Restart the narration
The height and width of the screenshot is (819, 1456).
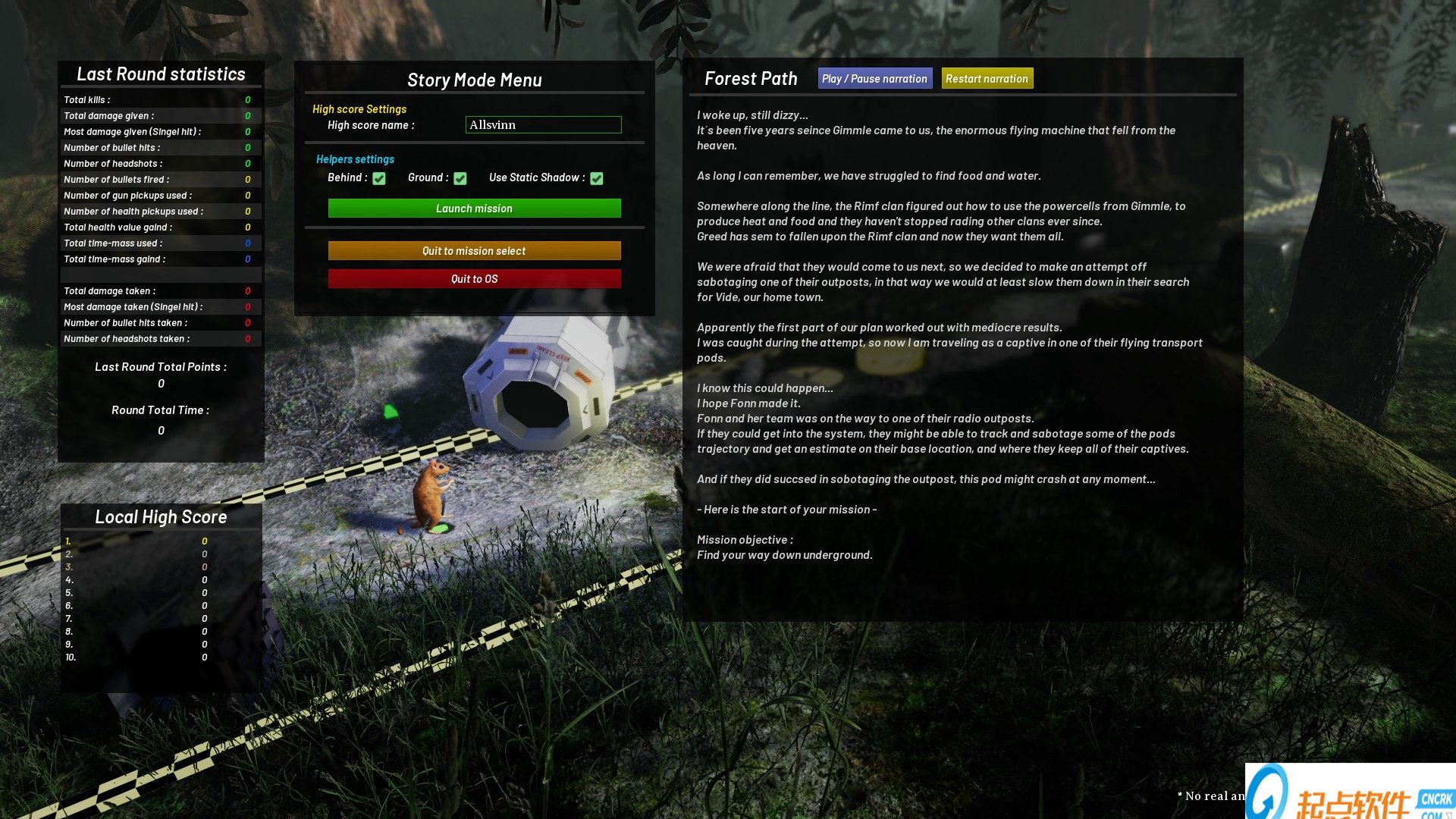click(x=987, y=79)
